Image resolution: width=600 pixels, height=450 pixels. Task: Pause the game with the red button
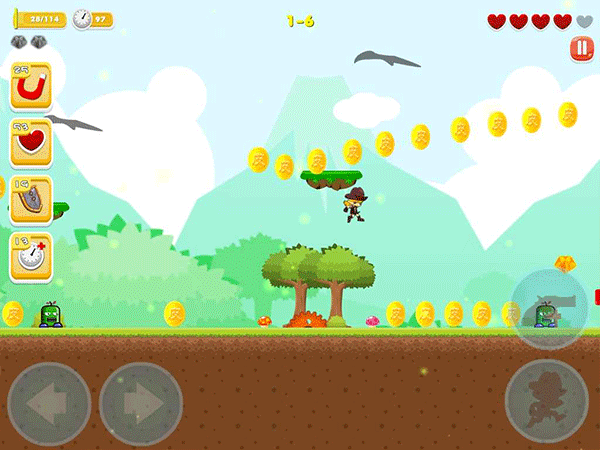click(581, 49)
